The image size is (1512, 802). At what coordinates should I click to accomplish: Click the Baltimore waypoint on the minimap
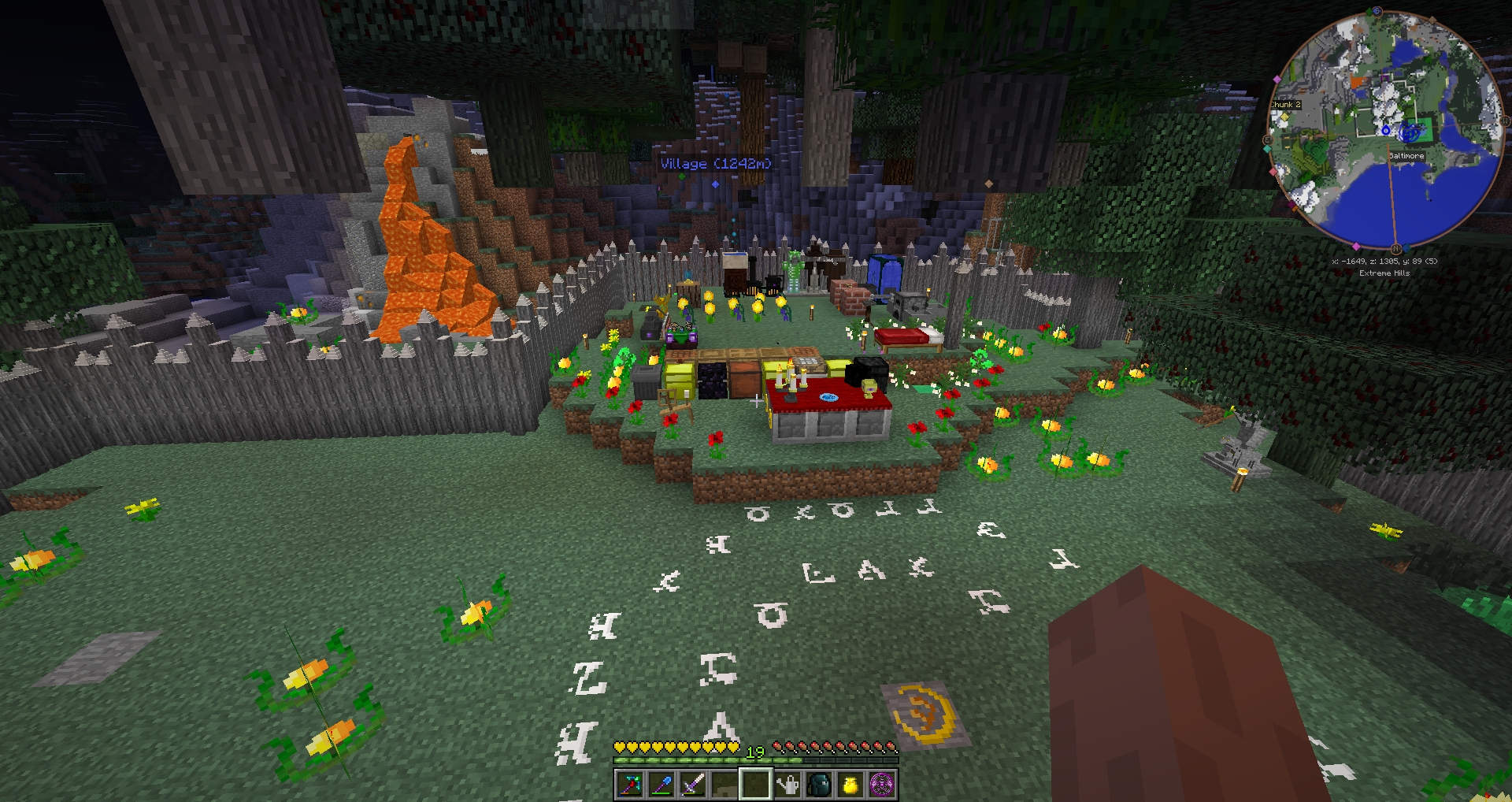(1406, 156)
